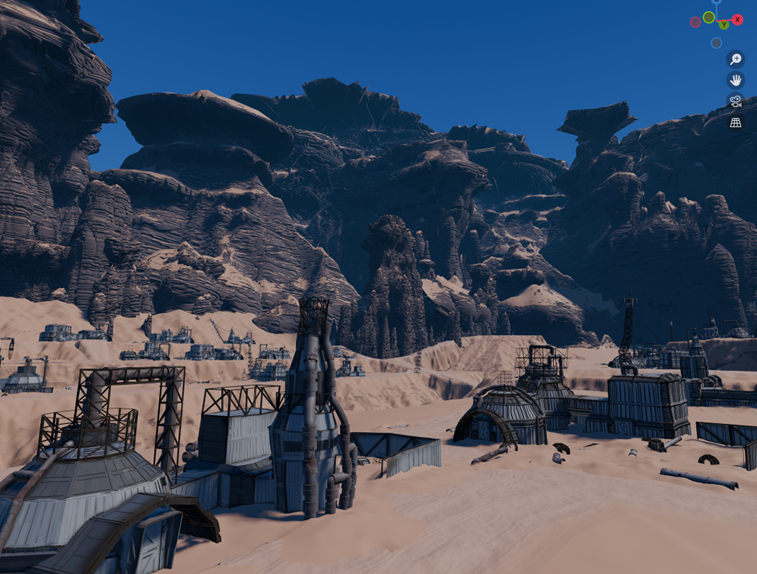Snap view to the red X axis
Screen dimensions: 757x574
pos(738,19)
